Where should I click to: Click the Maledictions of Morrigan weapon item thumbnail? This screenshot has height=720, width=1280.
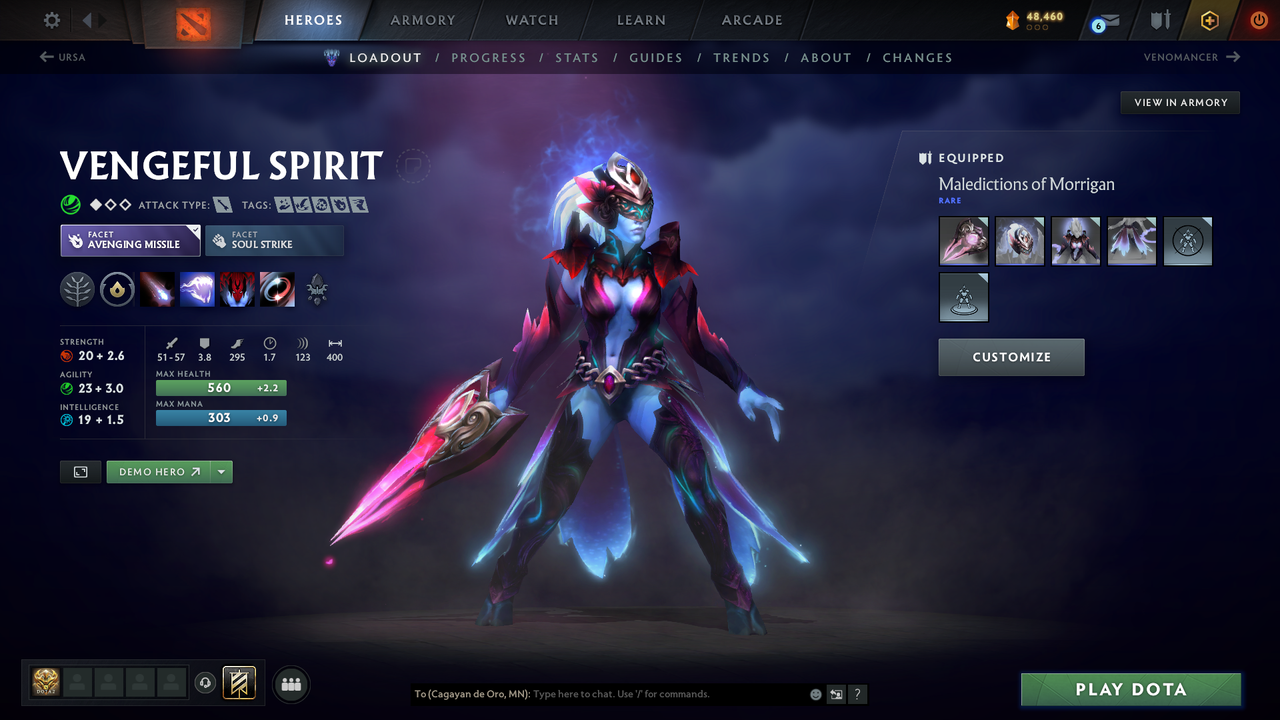(963, 241)
